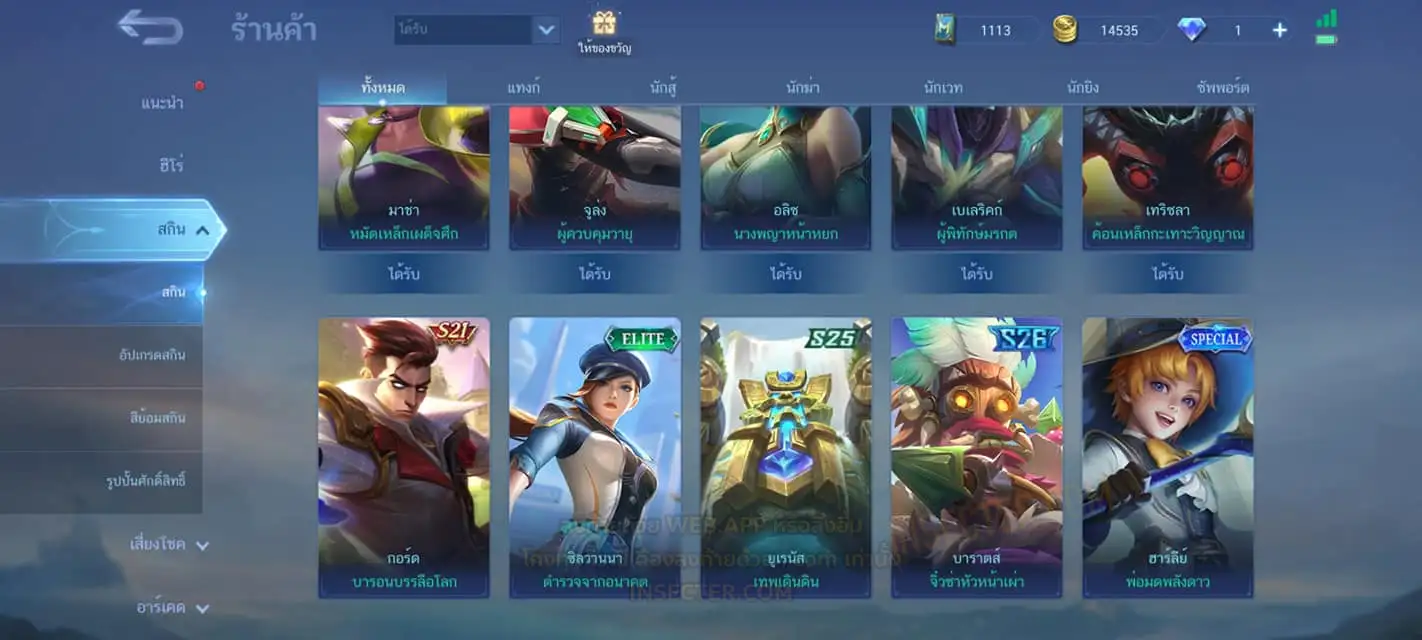Screen dimensions: 1422x640
Task: Select the บาราตส์ S26 skin card
Action: [x=977, y=457]
